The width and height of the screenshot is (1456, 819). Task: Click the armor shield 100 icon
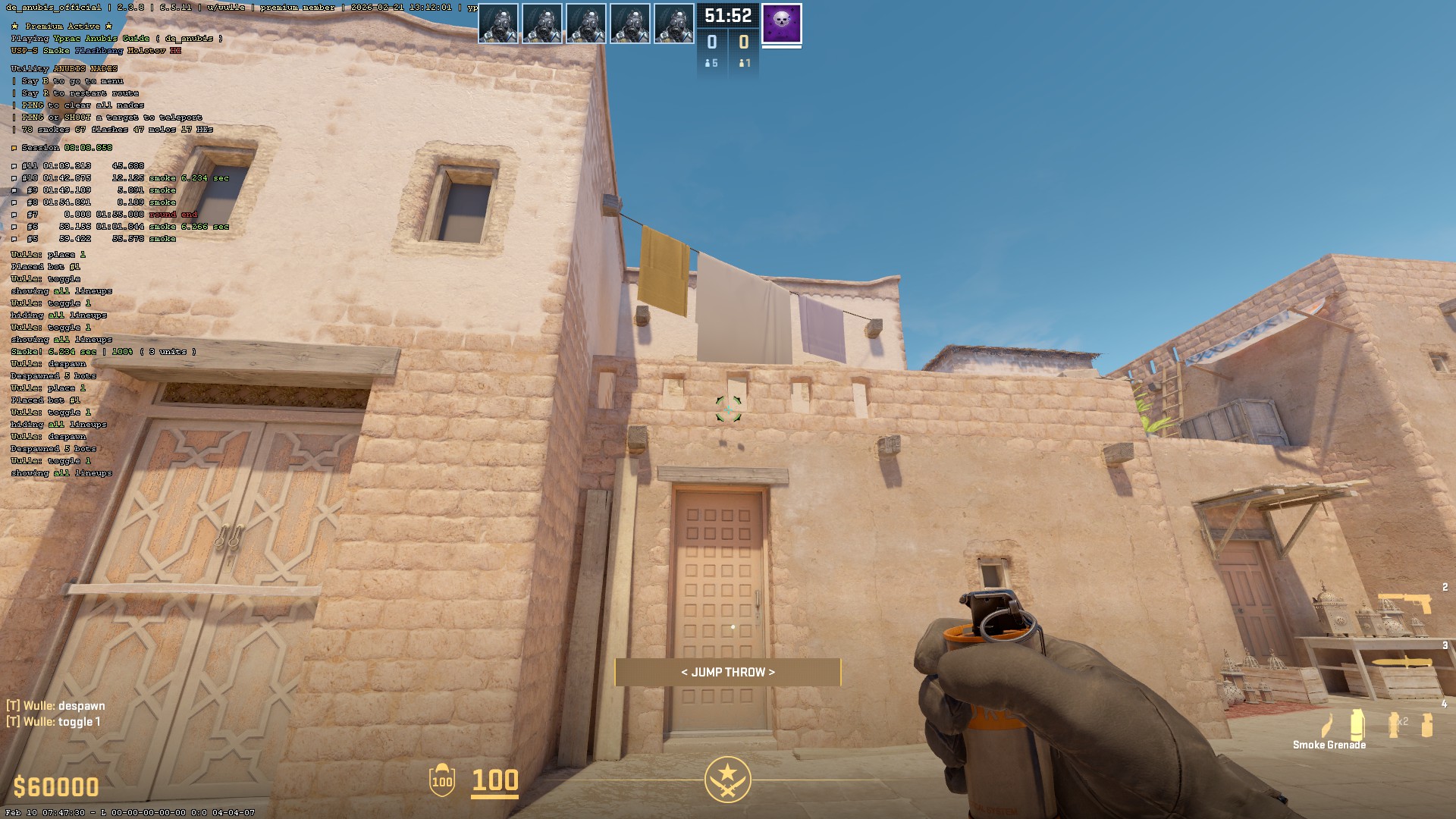click(441, 782)
